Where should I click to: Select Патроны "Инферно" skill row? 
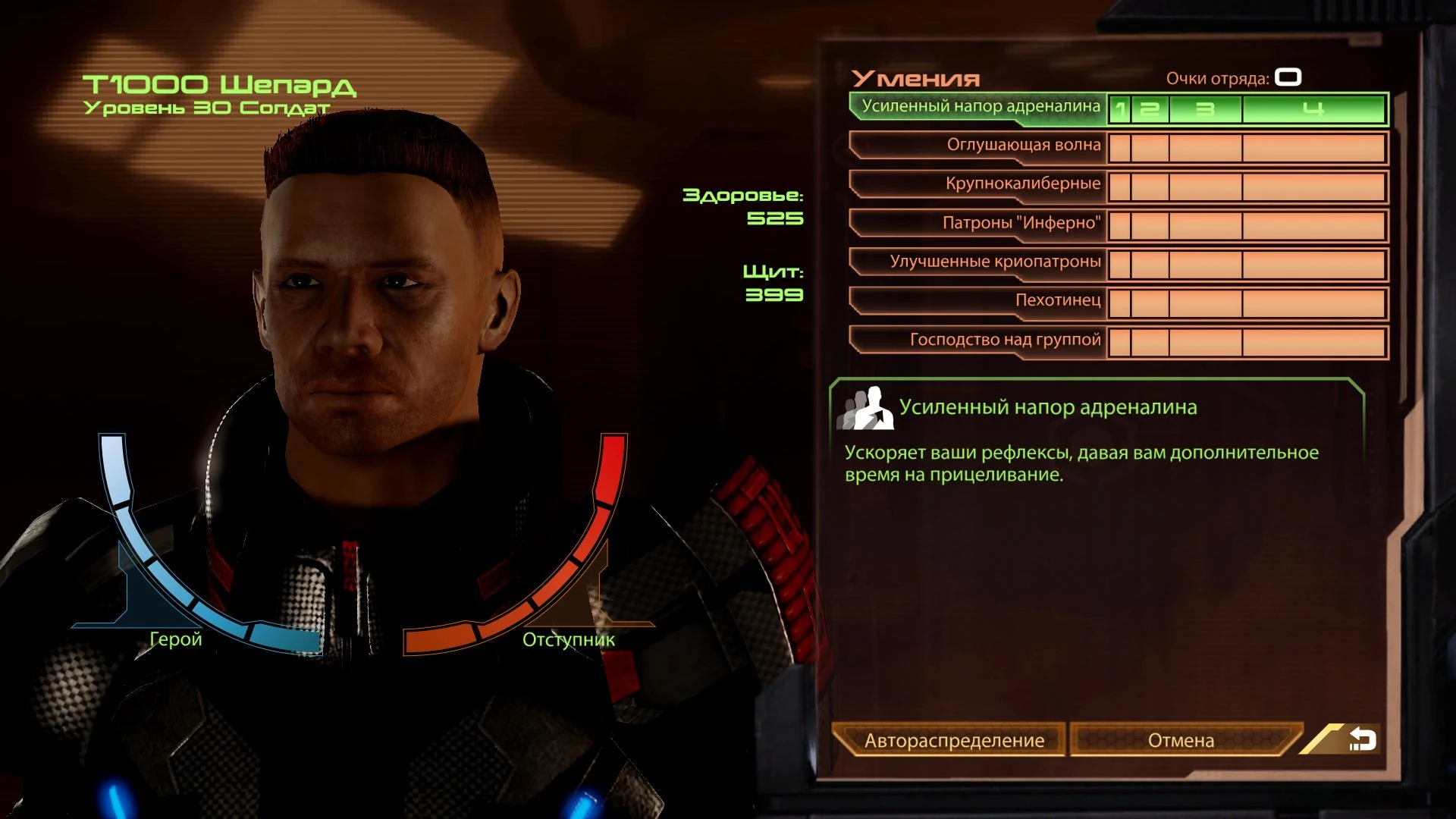click(1021, 224)
